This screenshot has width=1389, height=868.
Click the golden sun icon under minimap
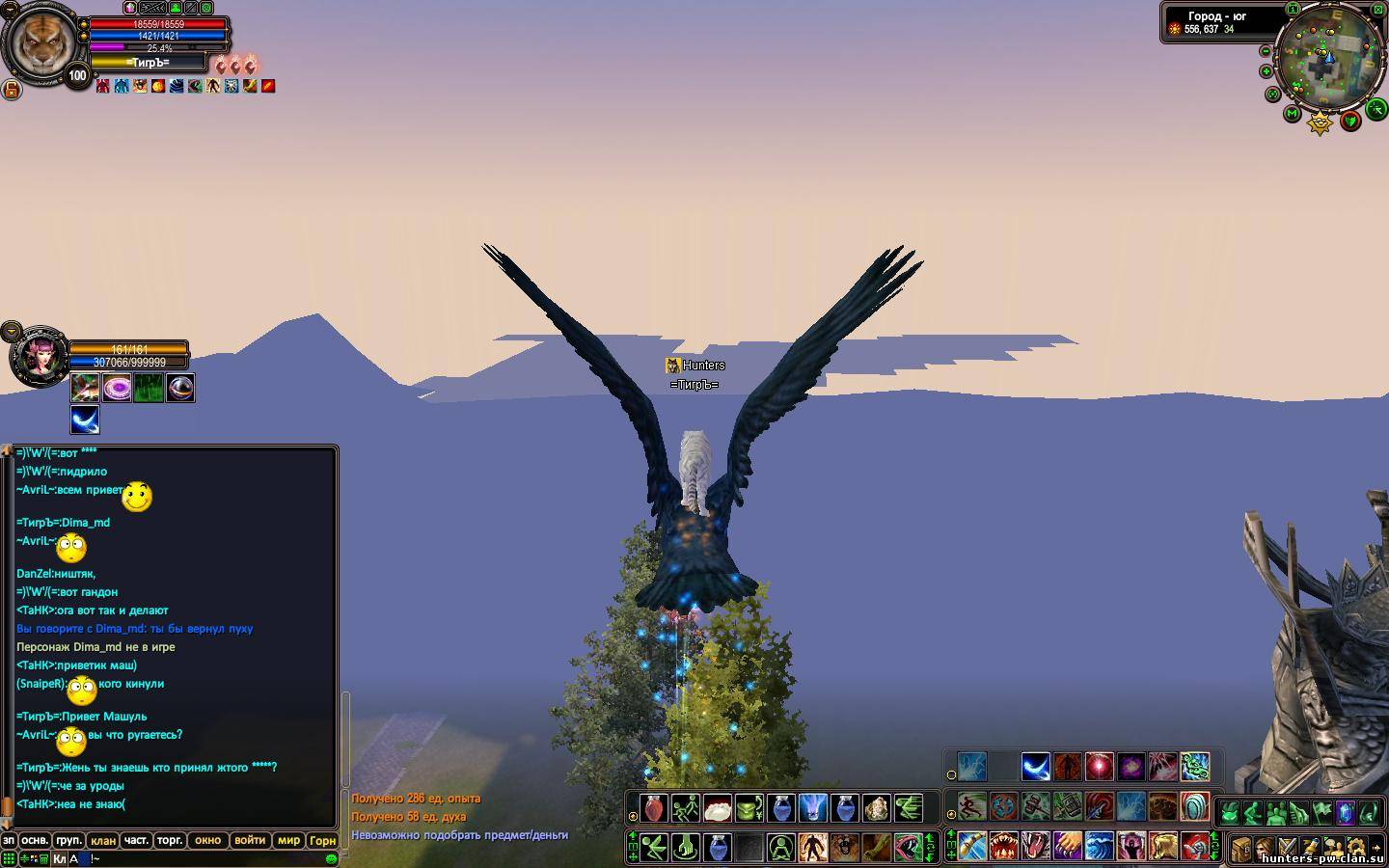point(1320,122)
